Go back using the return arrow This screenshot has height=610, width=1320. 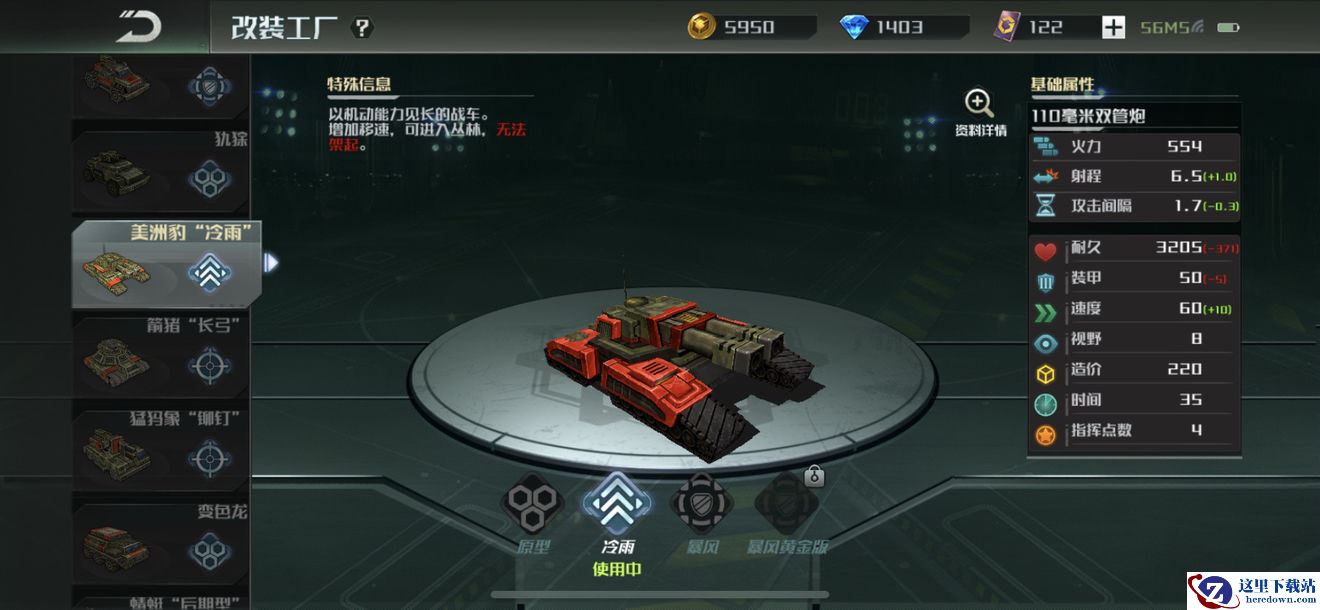point(138,27)
